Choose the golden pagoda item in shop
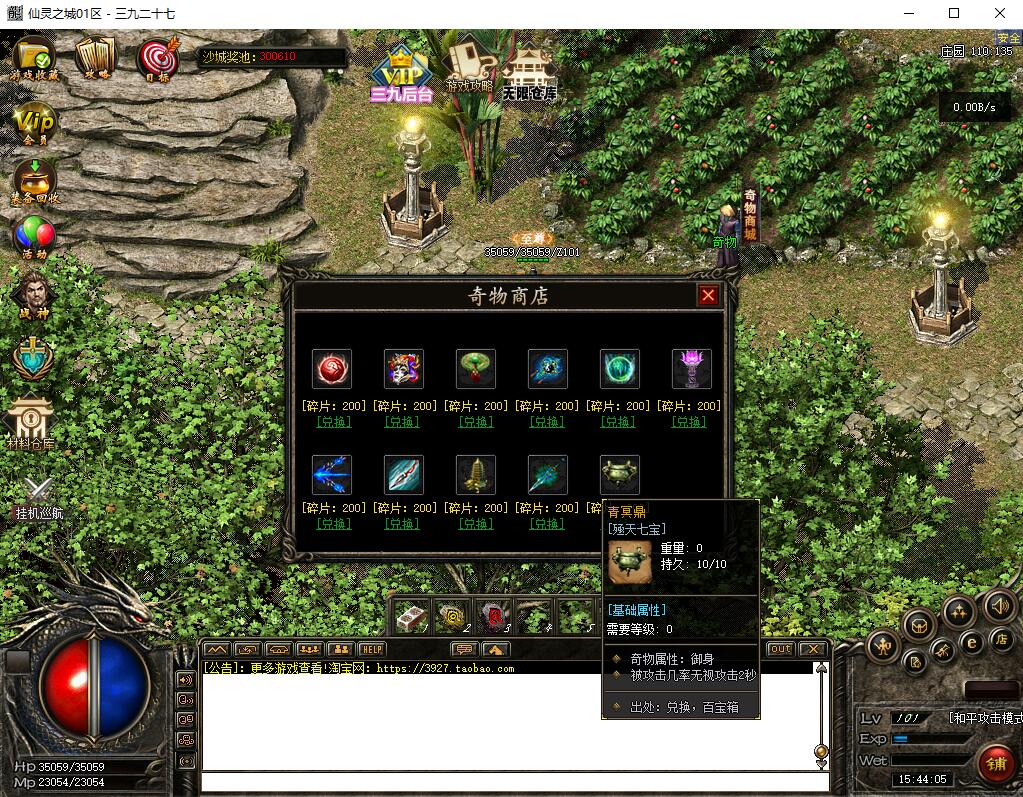The image size is (1023, 797). click(x=476, y=474)
